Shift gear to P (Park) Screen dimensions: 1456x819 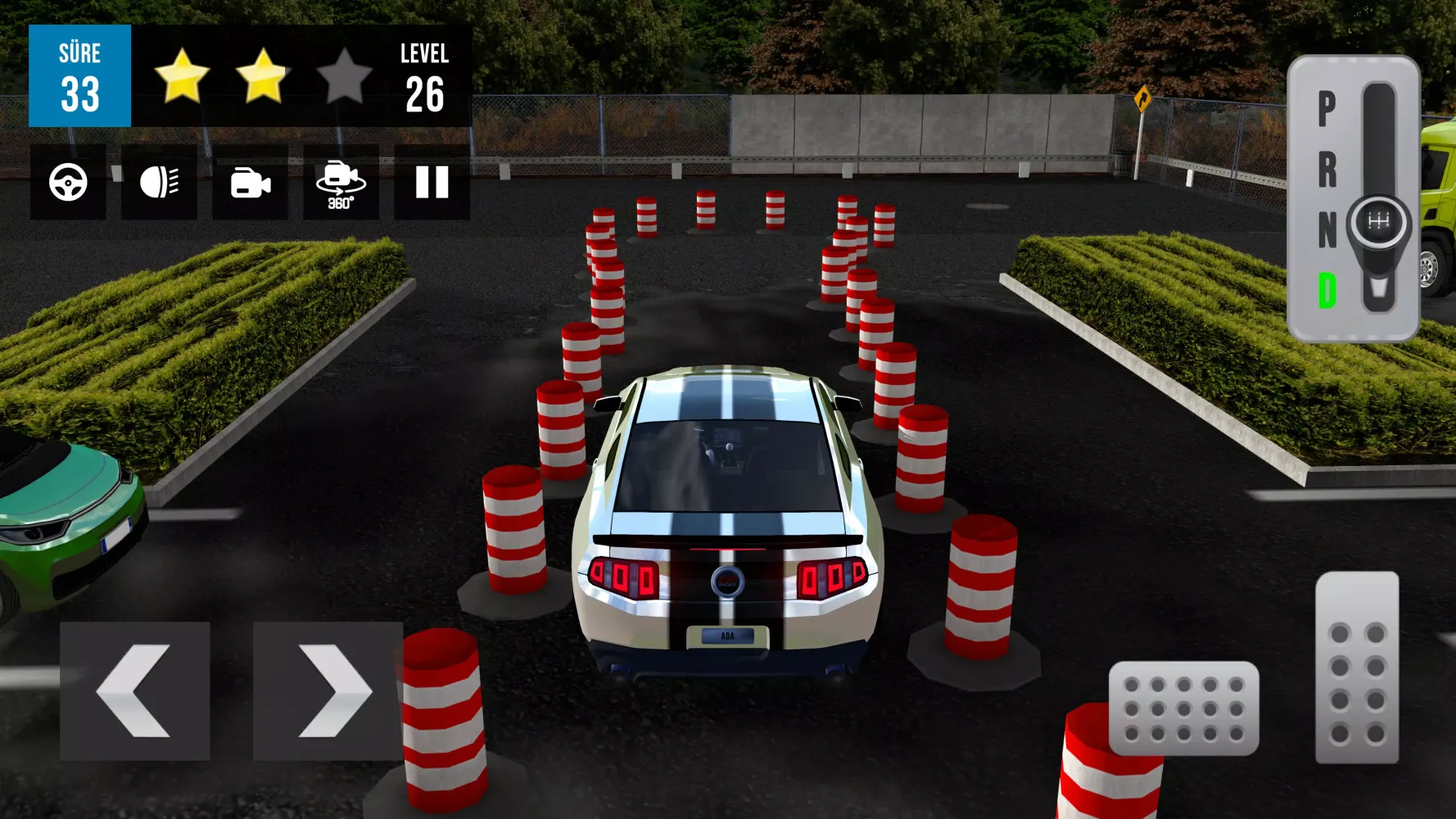click(1327, 109)
